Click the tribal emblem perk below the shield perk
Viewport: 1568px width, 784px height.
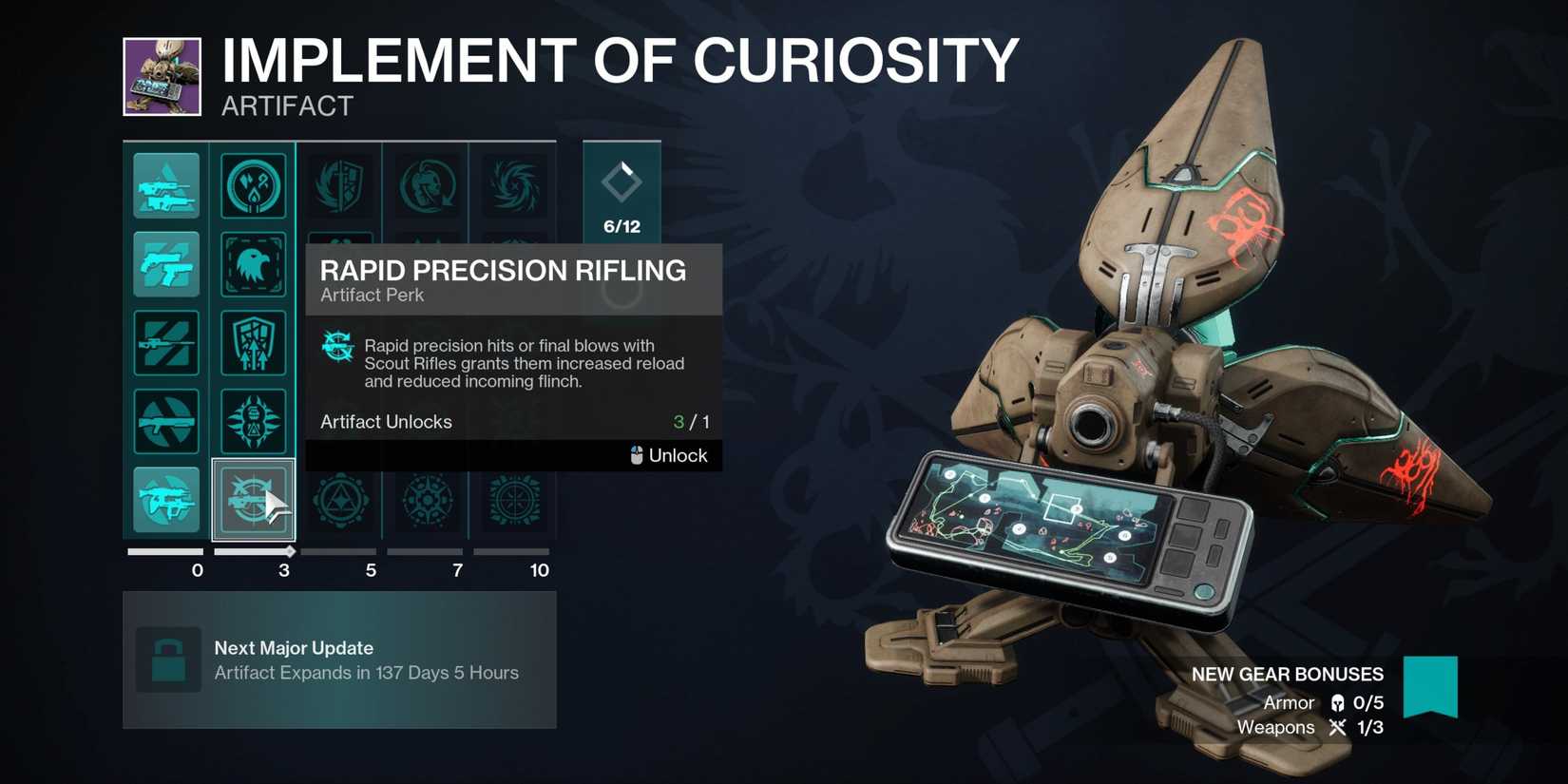coord(254,421)
